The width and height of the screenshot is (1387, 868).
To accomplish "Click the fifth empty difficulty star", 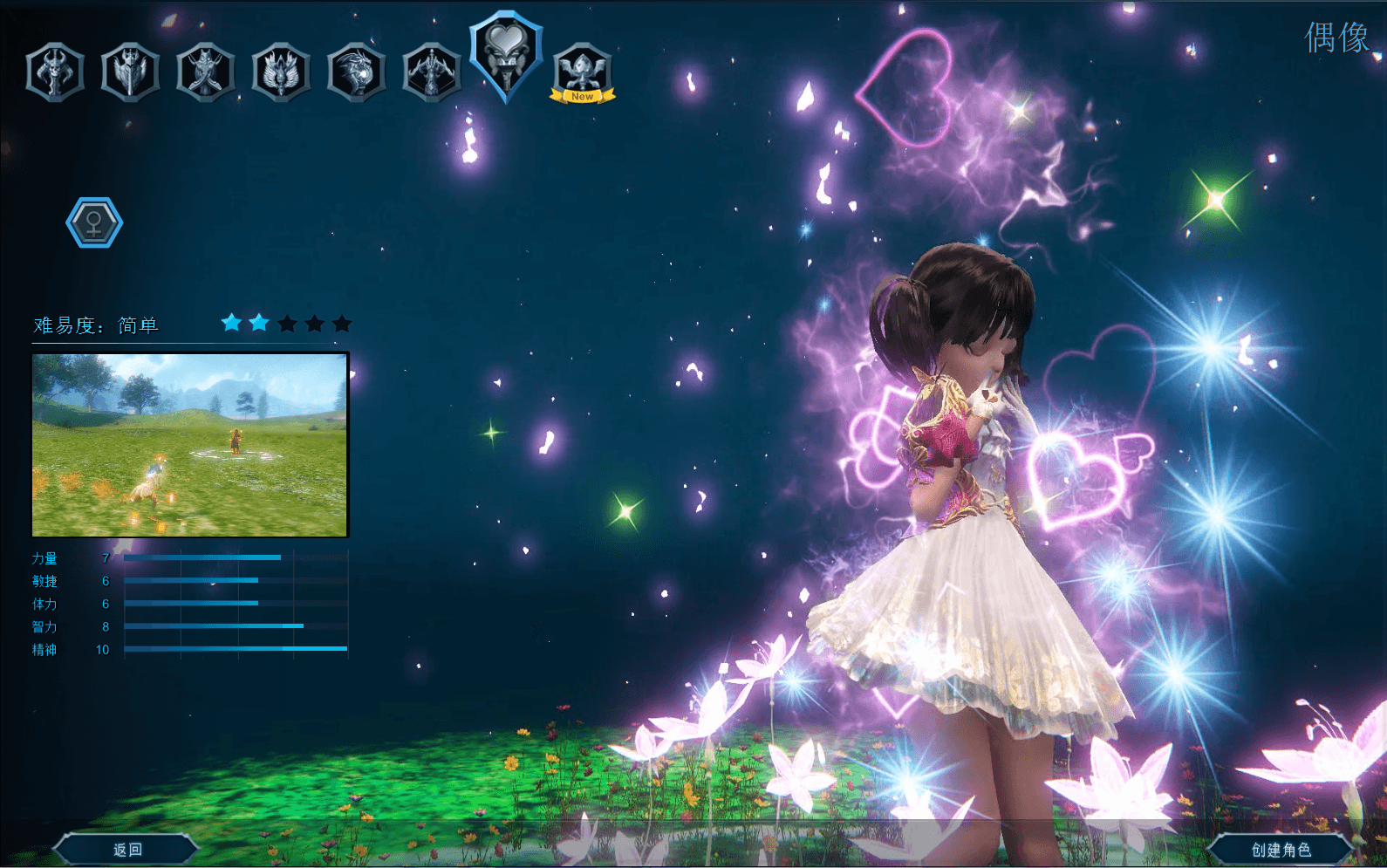I will [342, 323].
